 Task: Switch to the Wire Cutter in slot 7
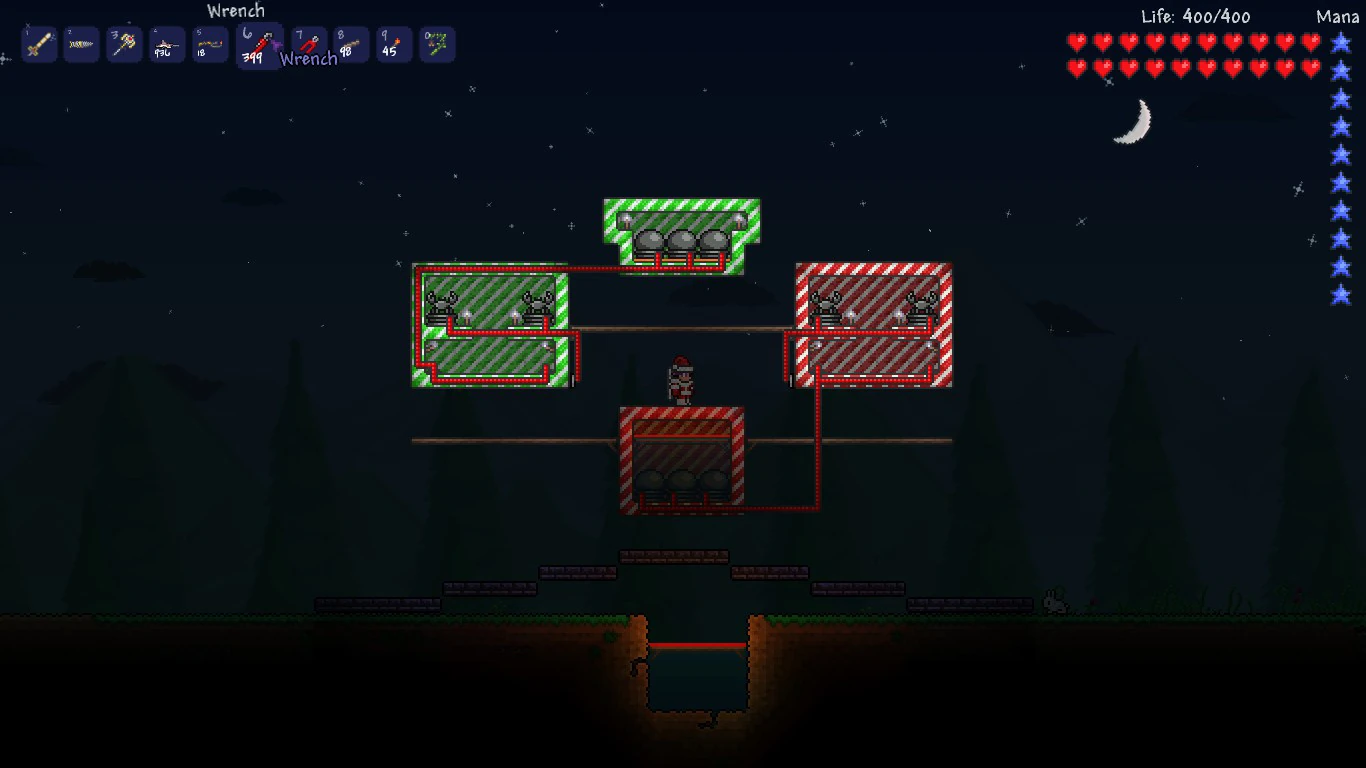click(308, 44)
